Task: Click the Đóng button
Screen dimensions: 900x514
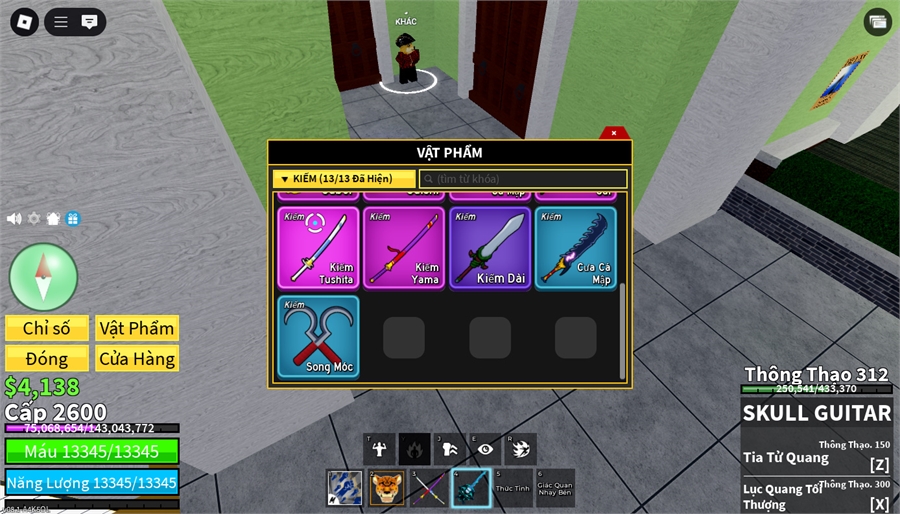Action: click(47, 358)
